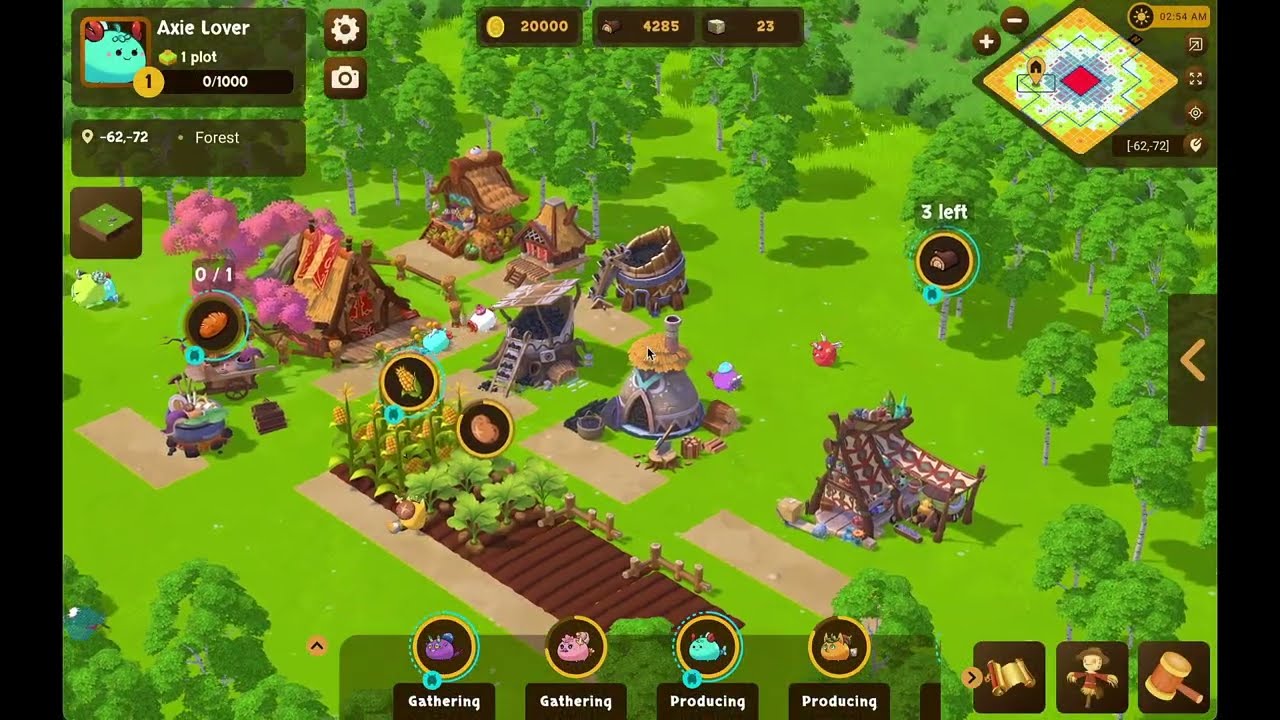Click the camera screenshot icon

tap(344, 77)
